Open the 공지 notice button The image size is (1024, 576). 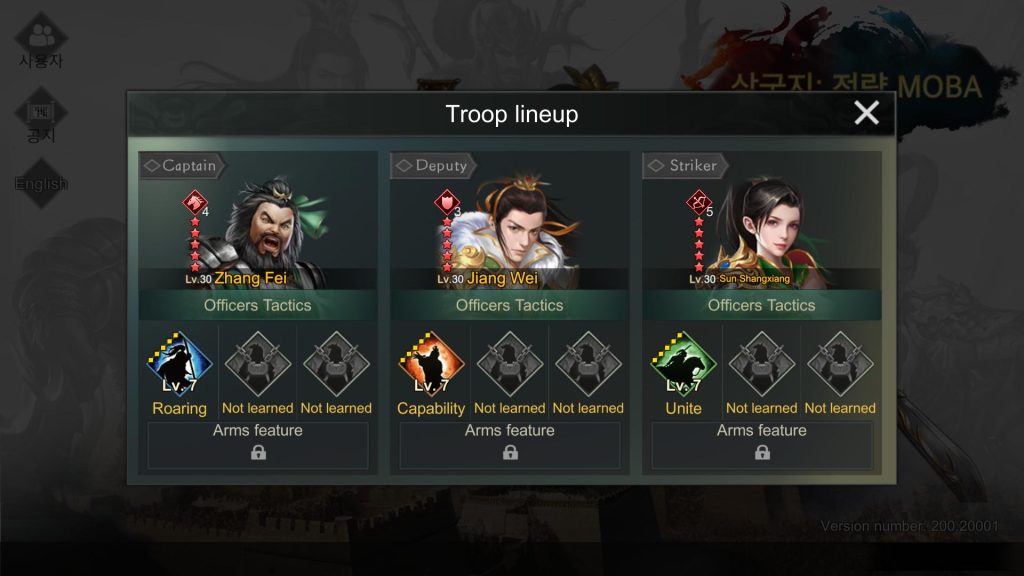[x=41, y=118]
